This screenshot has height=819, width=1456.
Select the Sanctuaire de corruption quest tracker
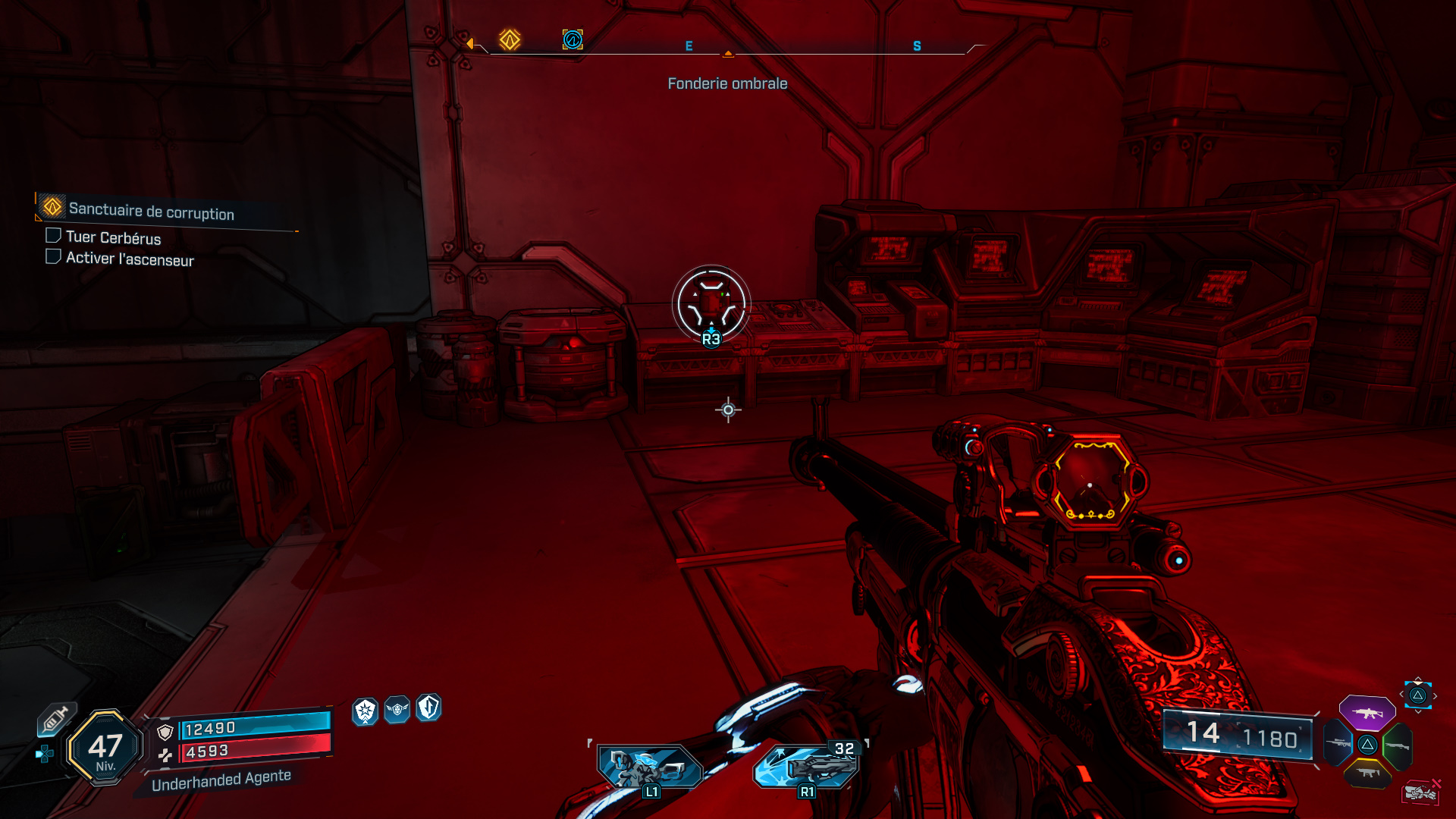[x=151, y=211]
